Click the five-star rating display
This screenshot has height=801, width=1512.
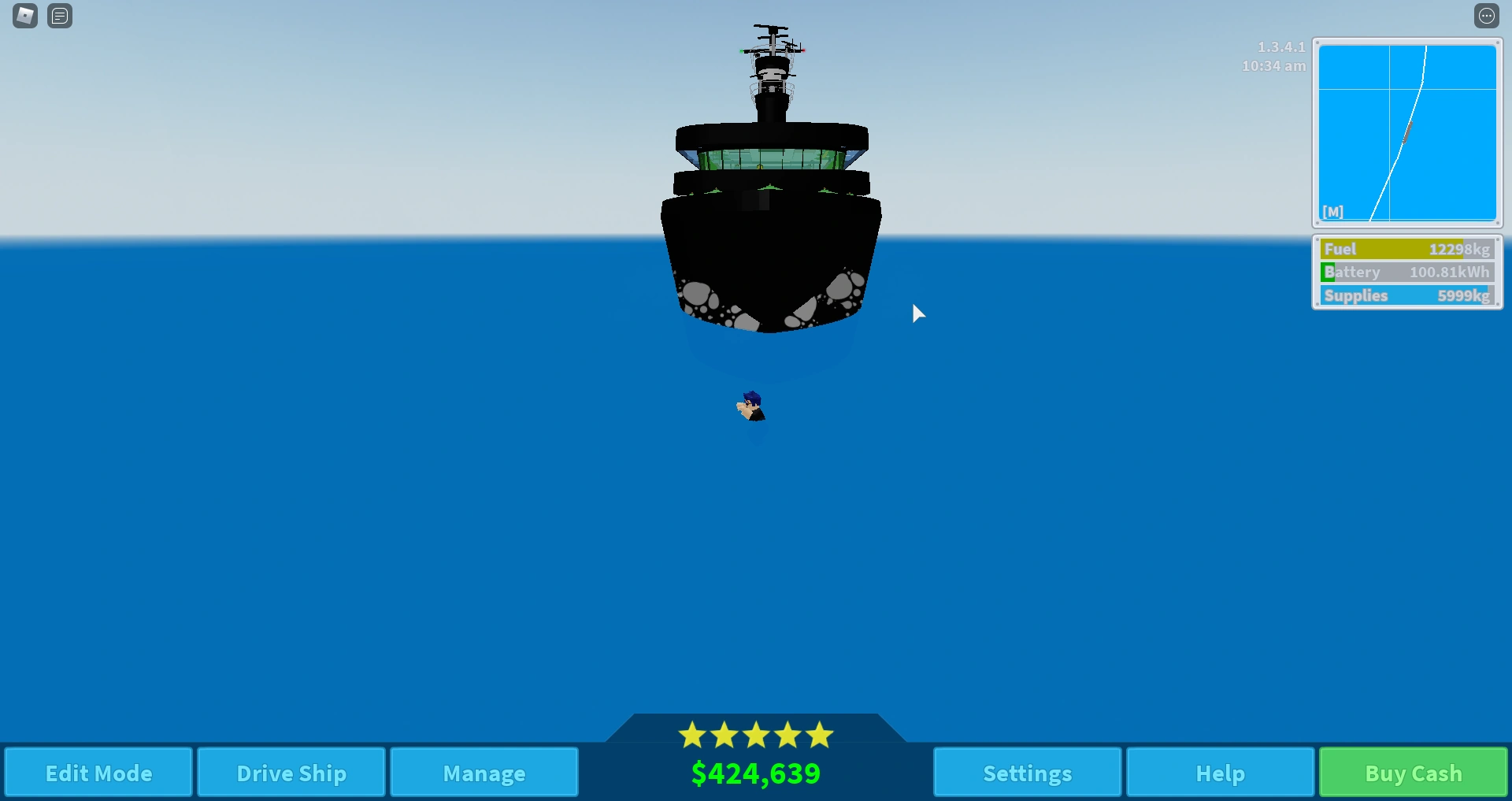[755, 734]
